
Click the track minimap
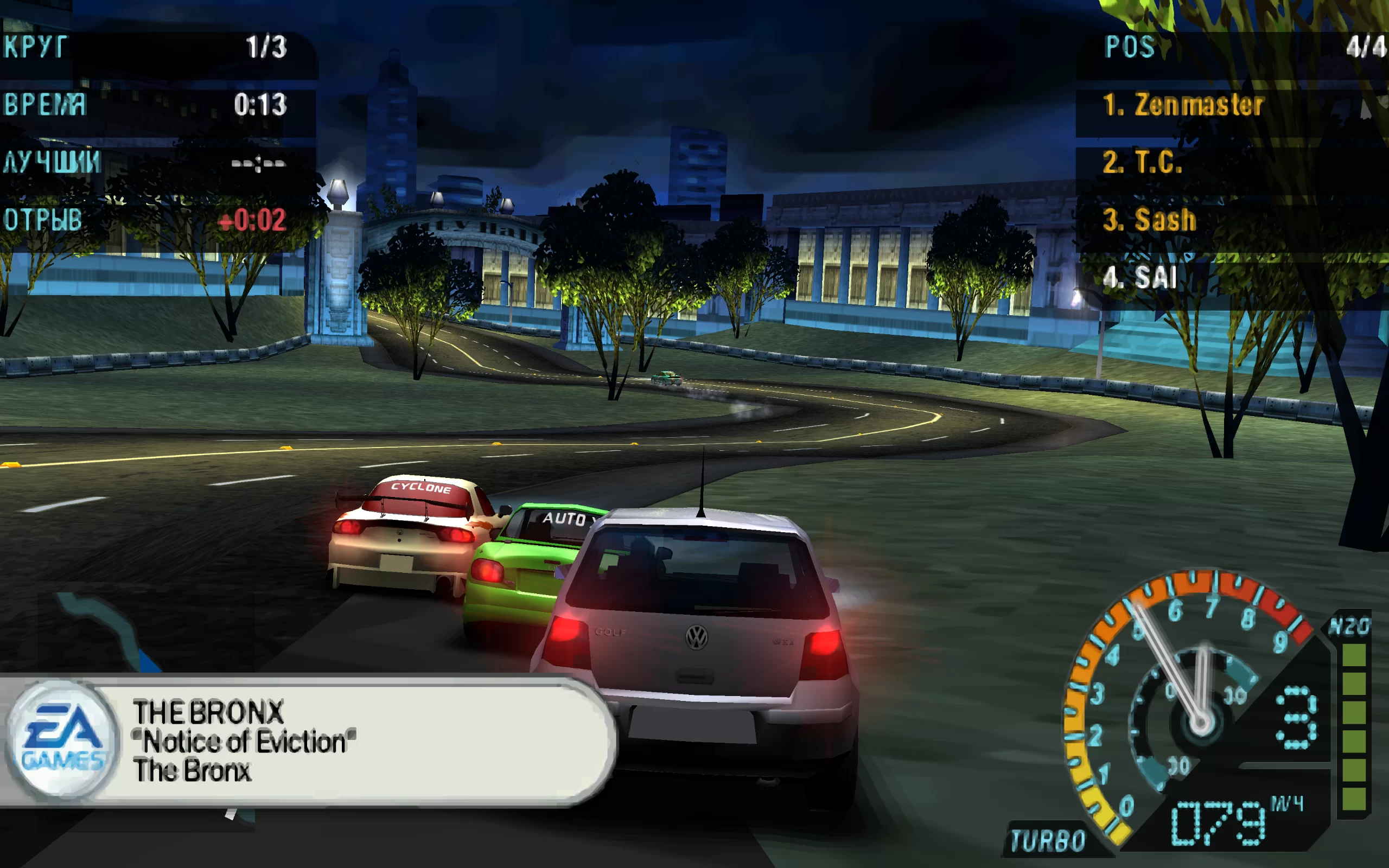click(x=109, y=631)
